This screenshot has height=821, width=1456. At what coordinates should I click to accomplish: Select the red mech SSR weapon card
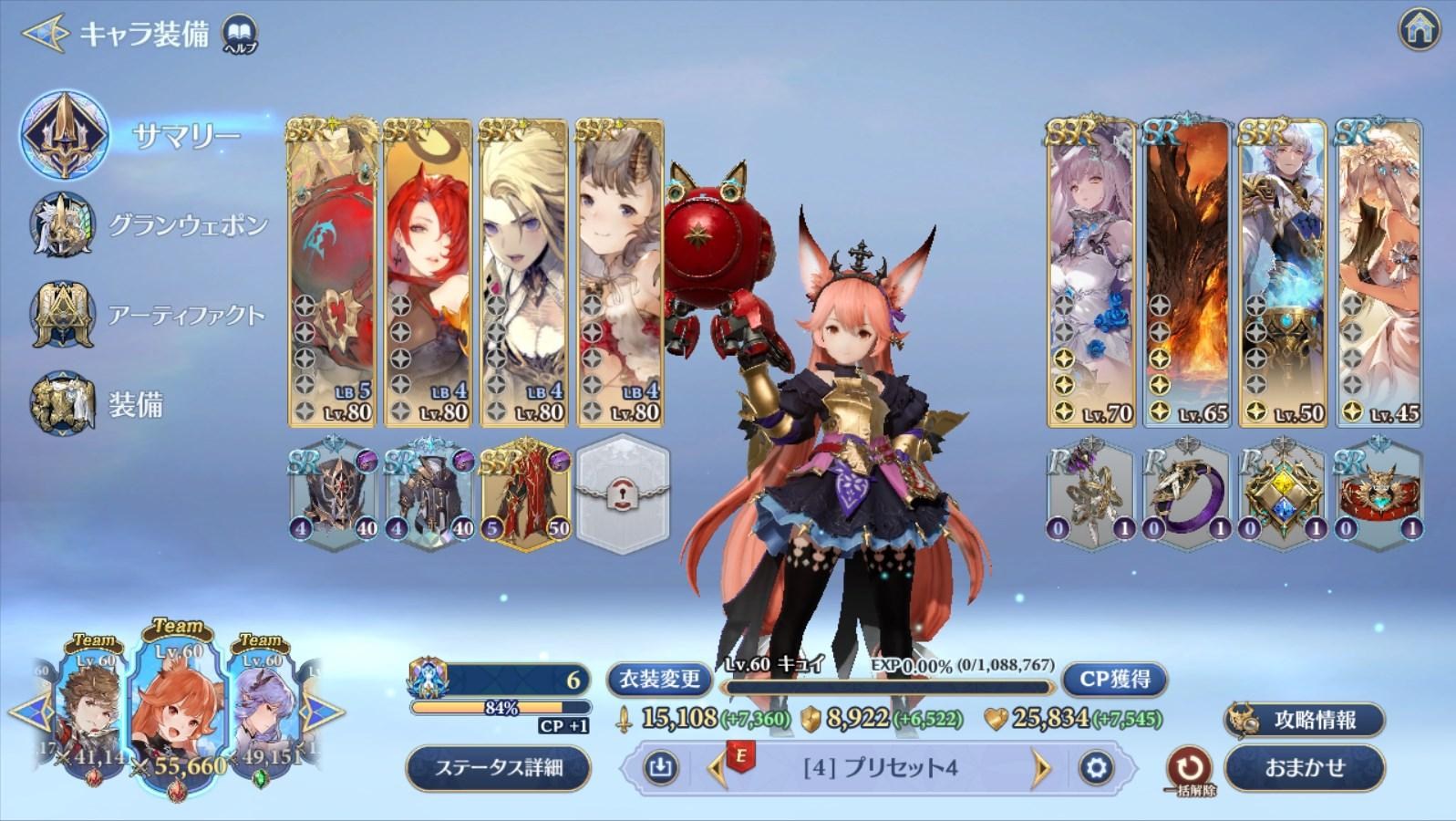click(331, 273)
